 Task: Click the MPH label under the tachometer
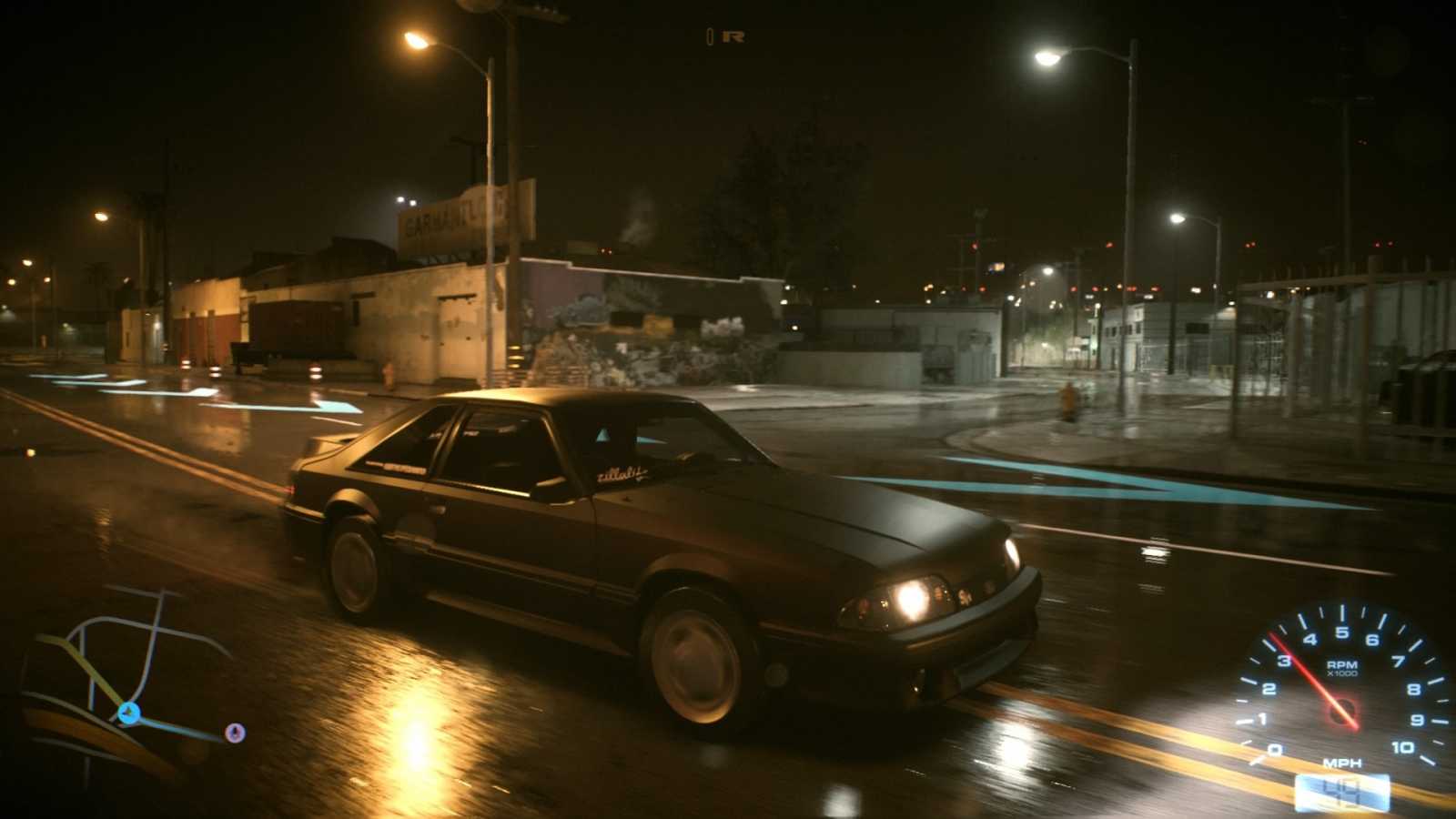(x=1342, y=763)
